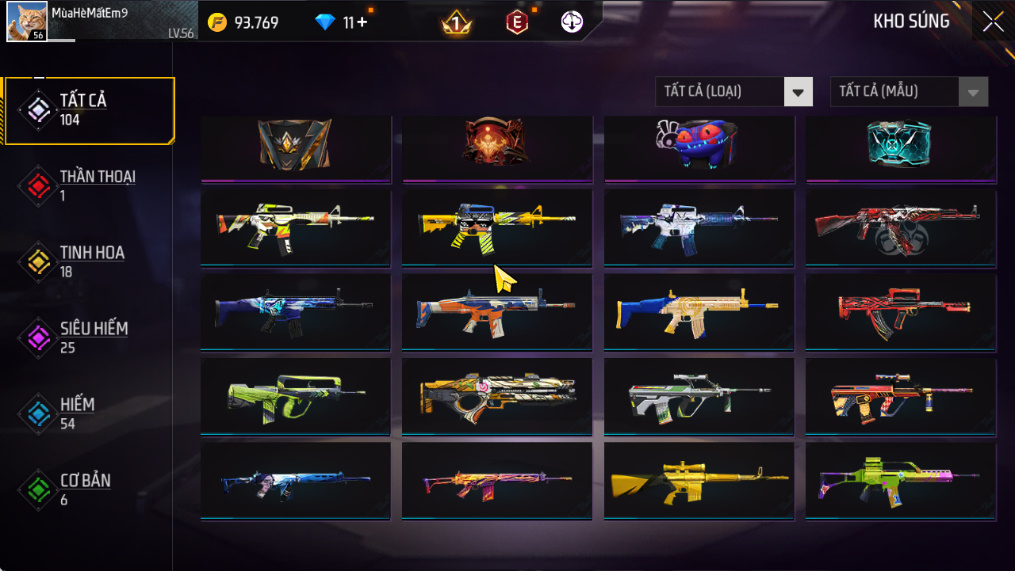
Task: Select the lime green P90 skin
Action: 296,396
